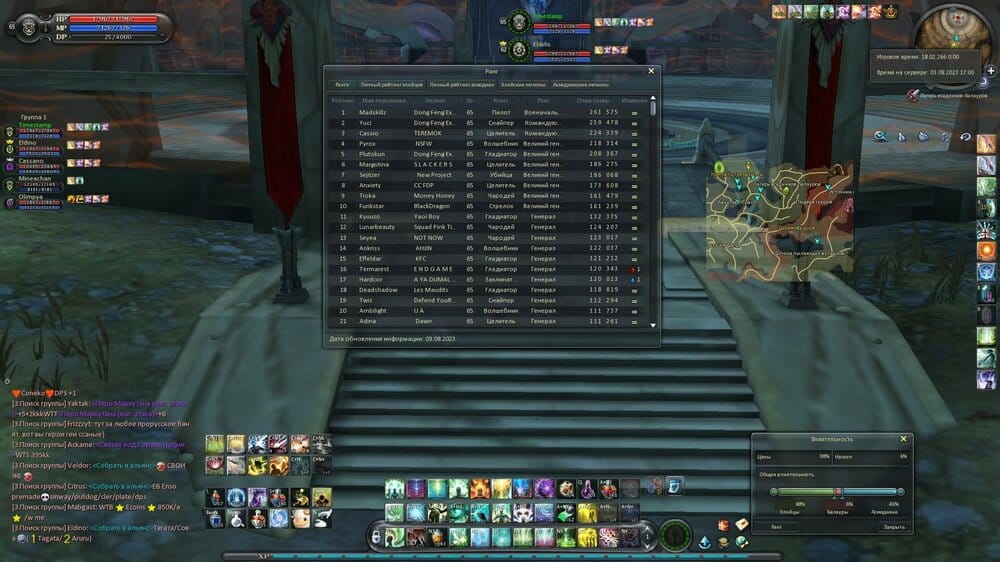Image resolution: width=1000 pixels, height=562 pixels.
Task: Close the Влиятельность window with the X
Action: pos(903,439)
